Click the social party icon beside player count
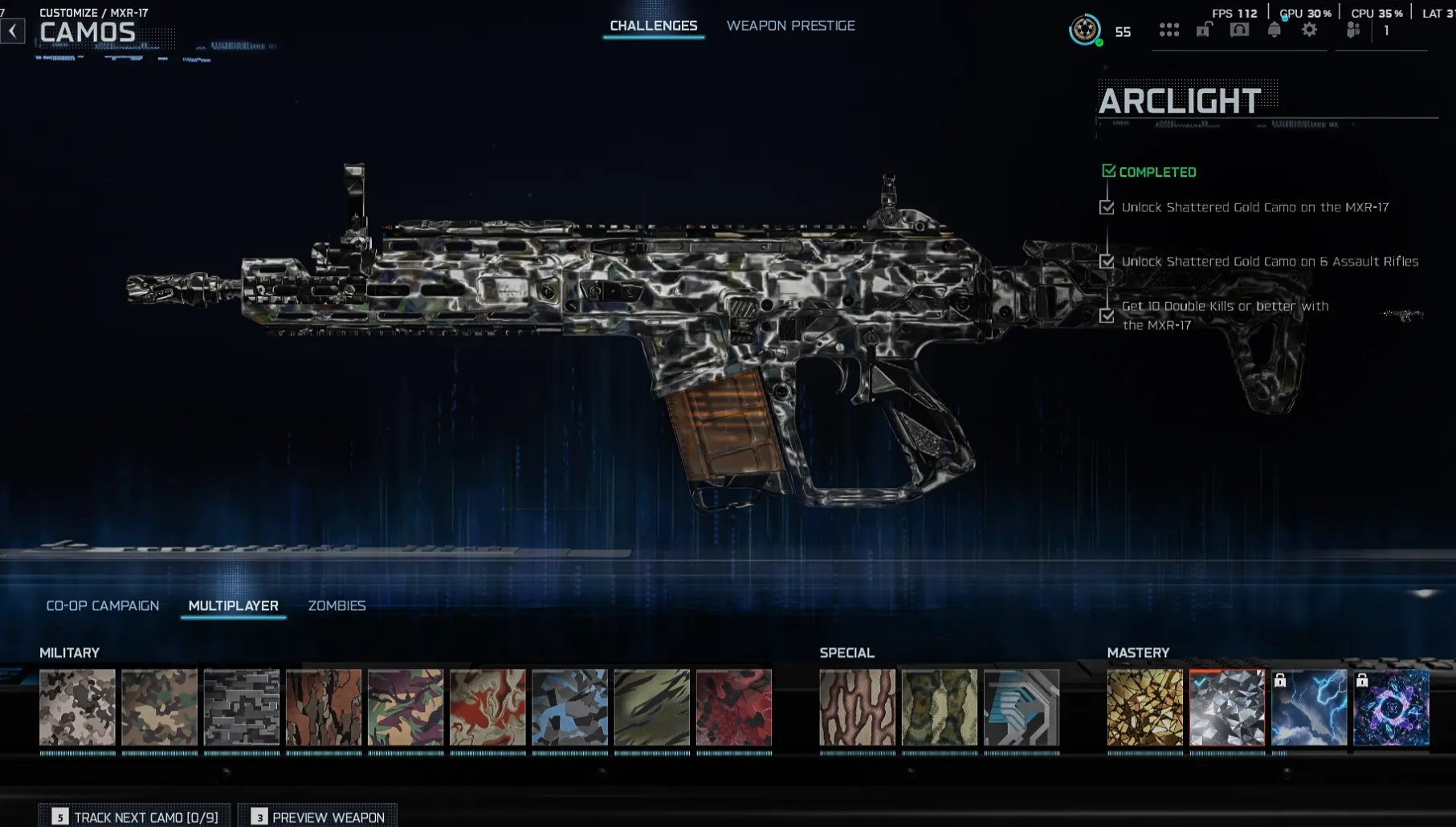Screen dimensions: 1456x827 pyautogui.click(x=1353, y=30)
